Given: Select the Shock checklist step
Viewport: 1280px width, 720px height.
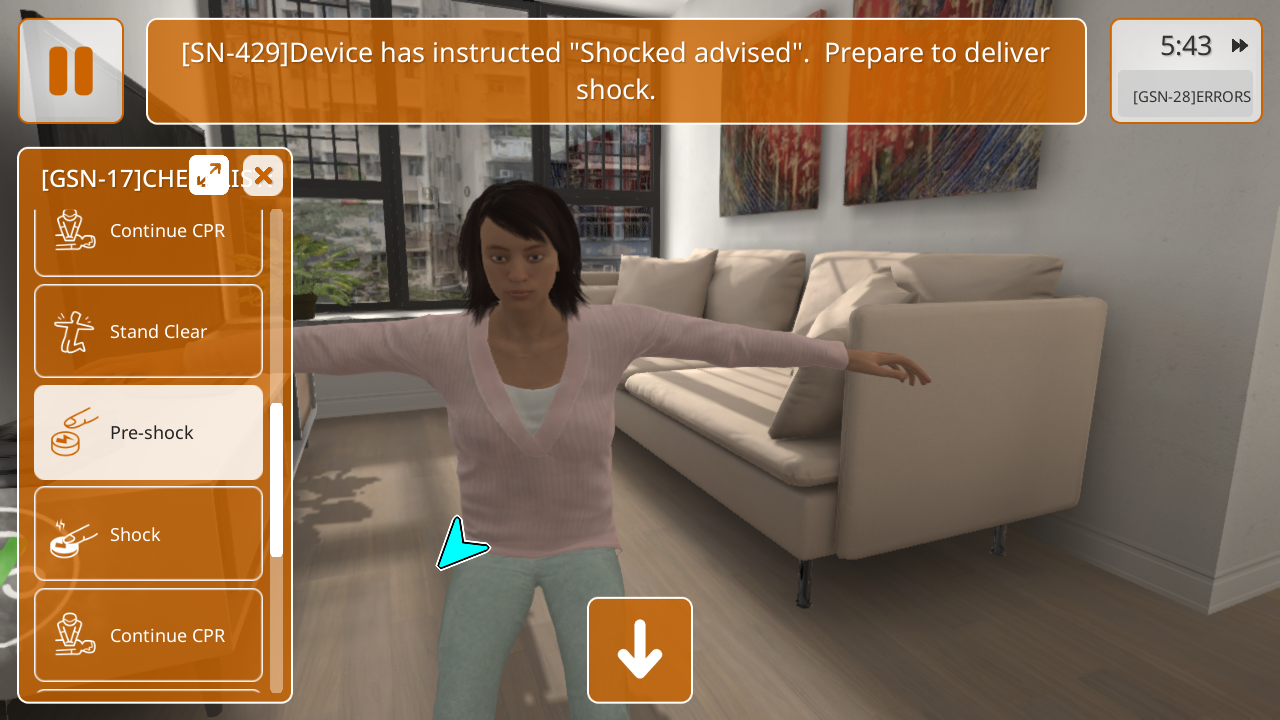Looking at the screenshot, I should click(149, 534).
